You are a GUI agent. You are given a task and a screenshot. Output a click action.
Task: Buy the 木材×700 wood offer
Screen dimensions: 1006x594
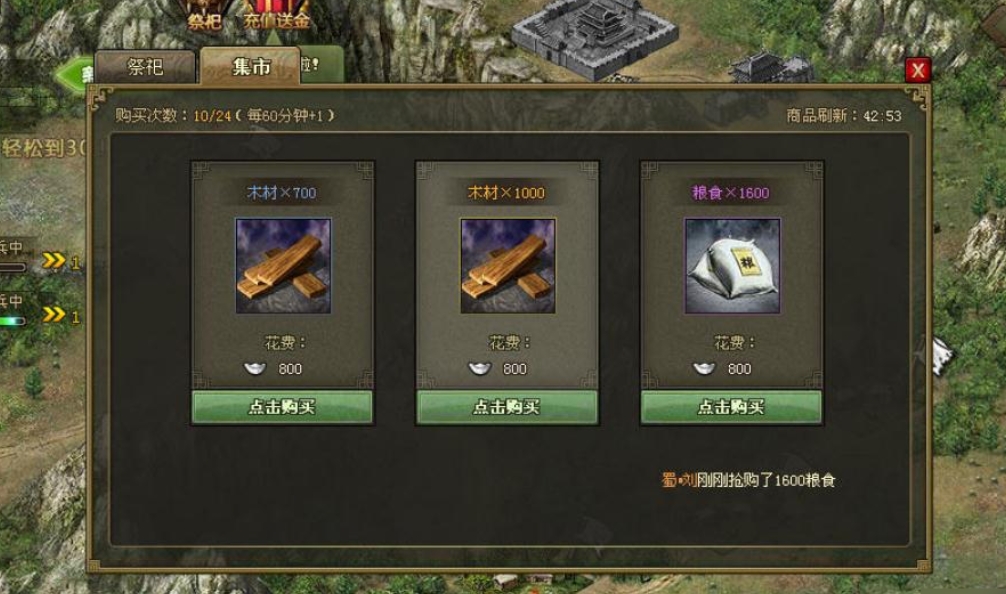point(282,407)
